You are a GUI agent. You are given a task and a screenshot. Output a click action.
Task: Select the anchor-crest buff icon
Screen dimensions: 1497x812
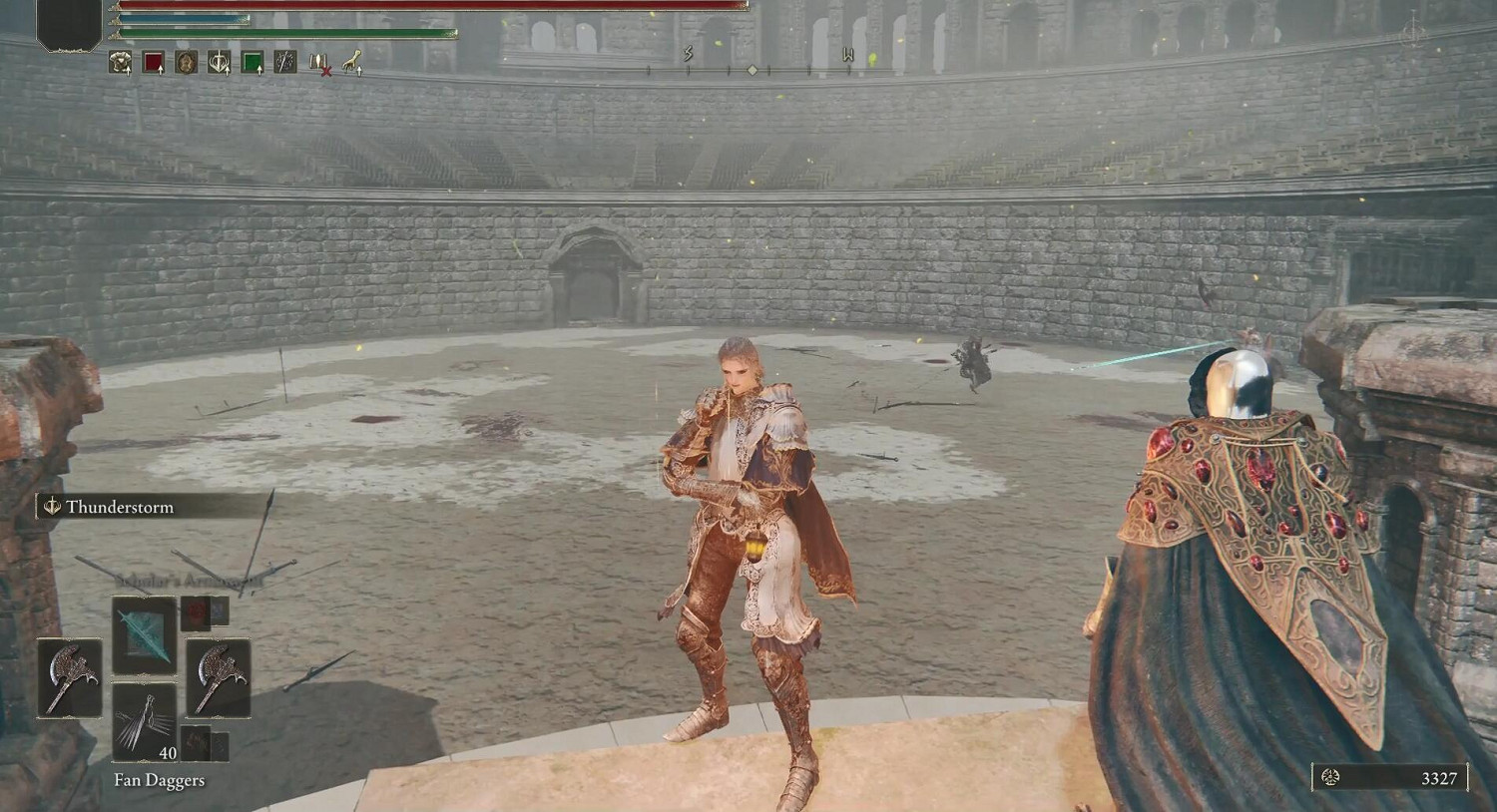click(219, 60)
